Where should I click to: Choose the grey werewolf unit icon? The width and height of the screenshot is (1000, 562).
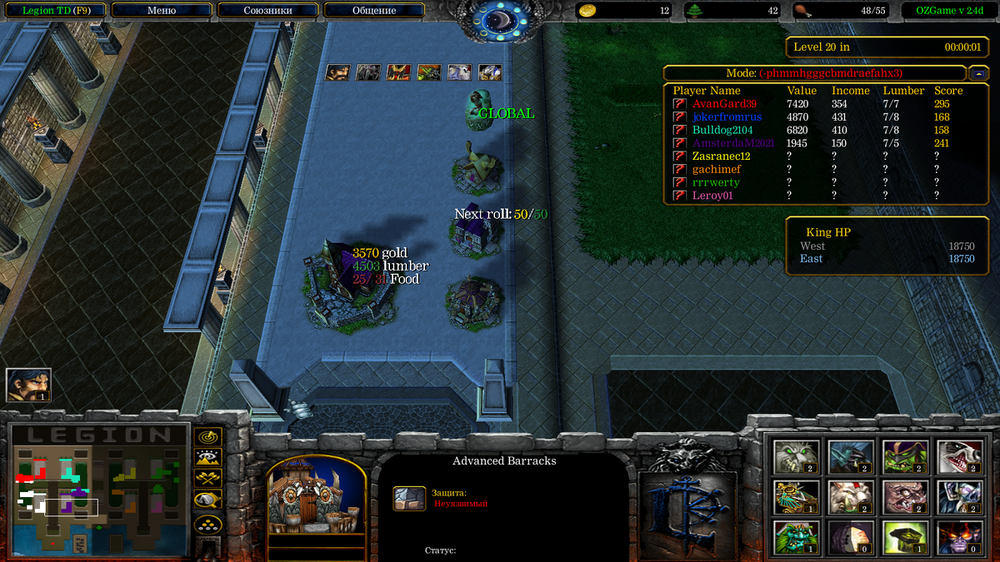coord(796,457)
